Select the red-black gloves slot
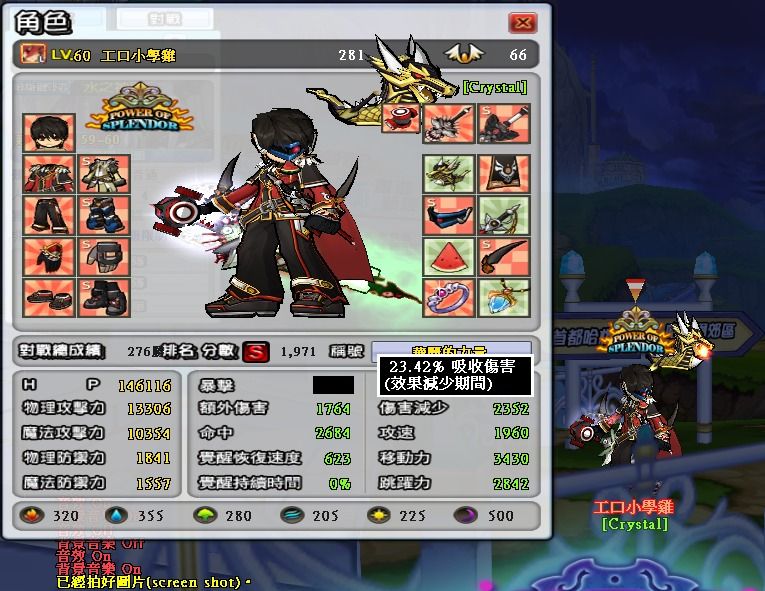This screenshot has height=591, width=765. coord(48,256)
